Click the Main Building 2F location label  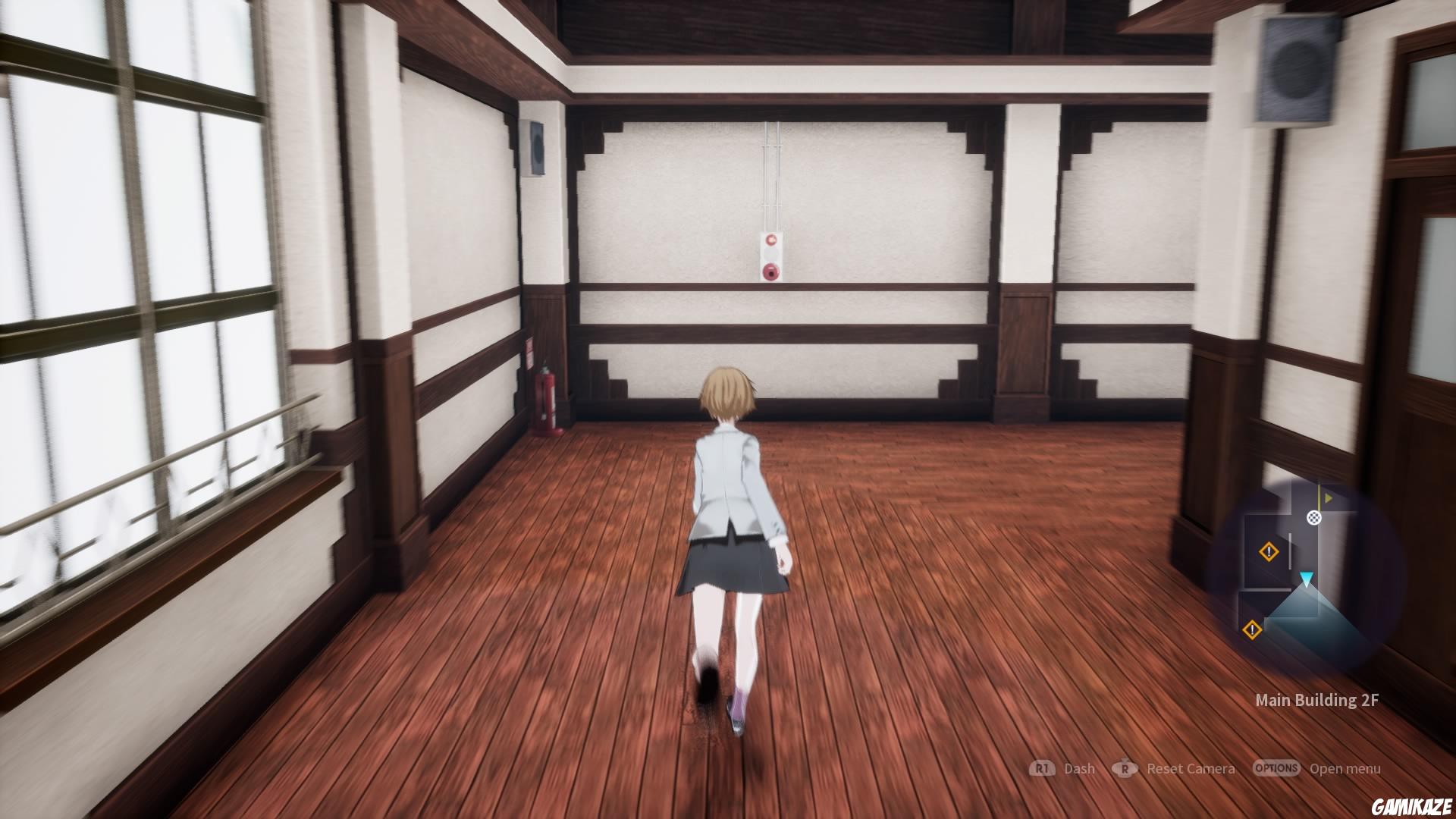1316,701
